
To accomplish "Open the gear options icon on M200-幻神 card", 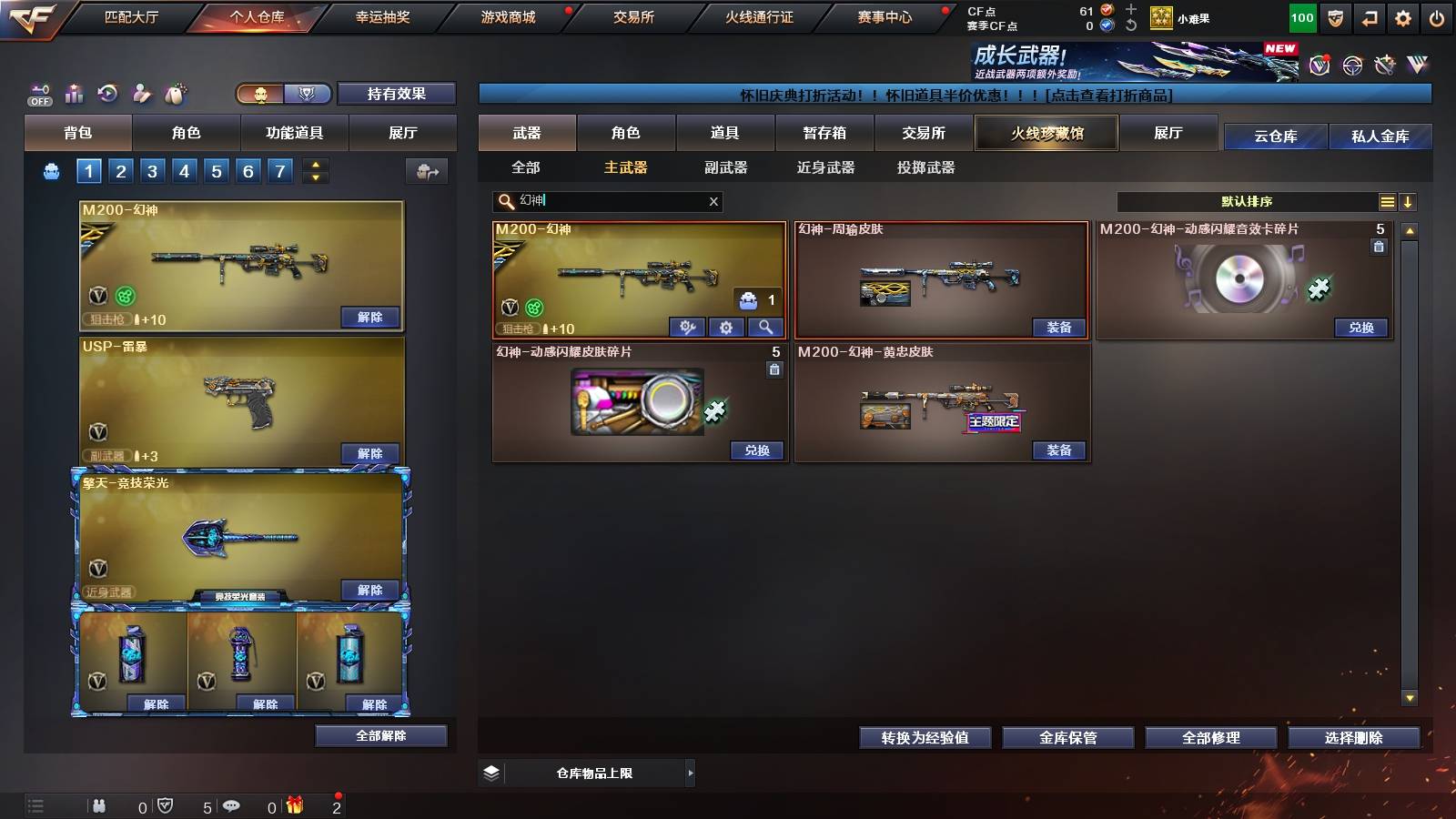I will (x=727, y=325).
